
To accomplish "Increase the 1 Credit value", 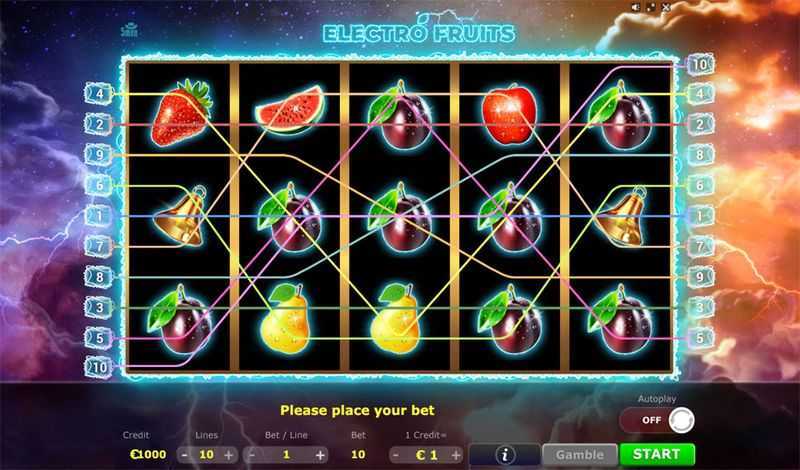I will (x=456, y=454).
